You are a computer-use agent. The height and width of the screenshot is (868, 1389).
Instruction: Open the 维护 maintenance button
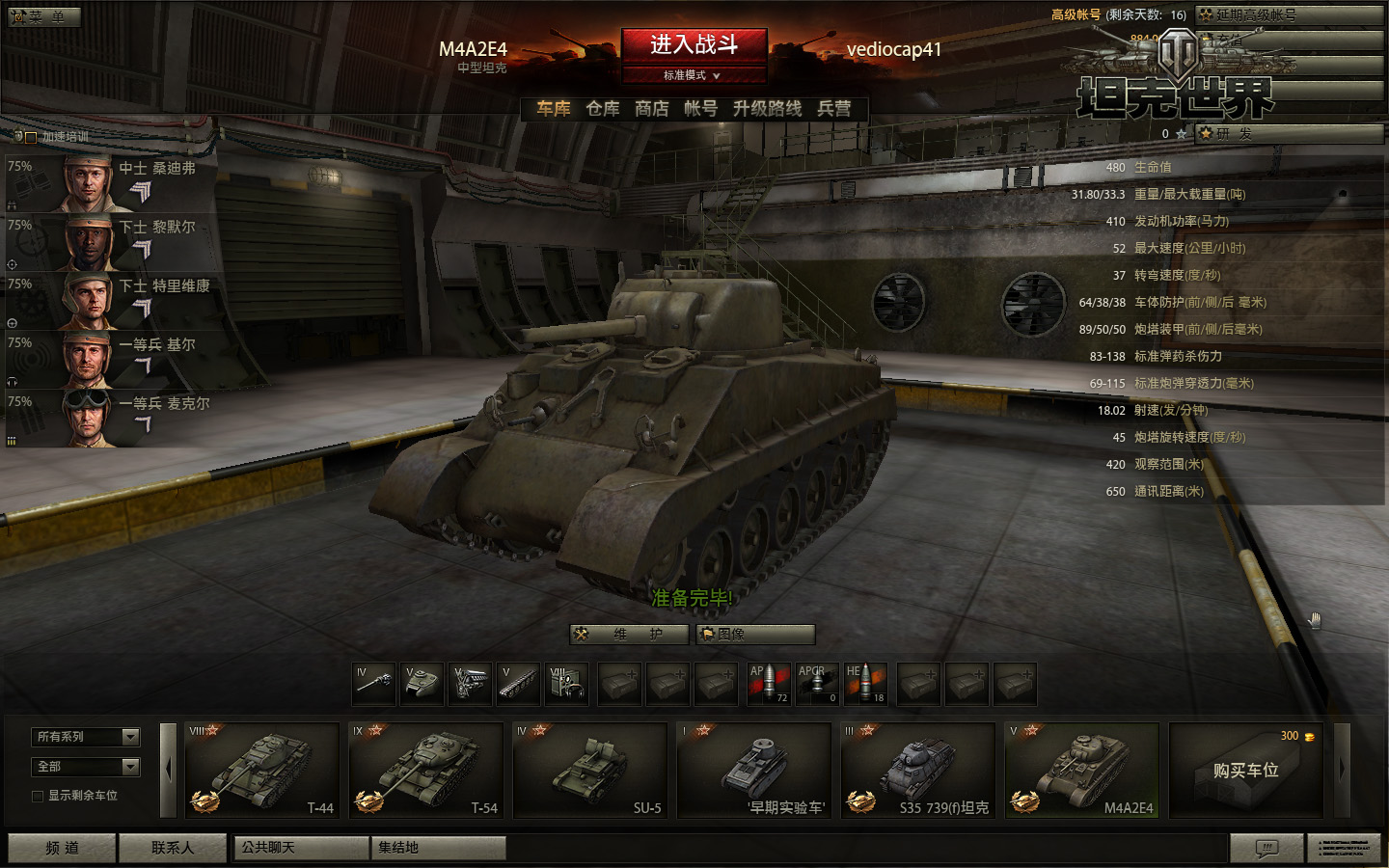click(630, 634)
